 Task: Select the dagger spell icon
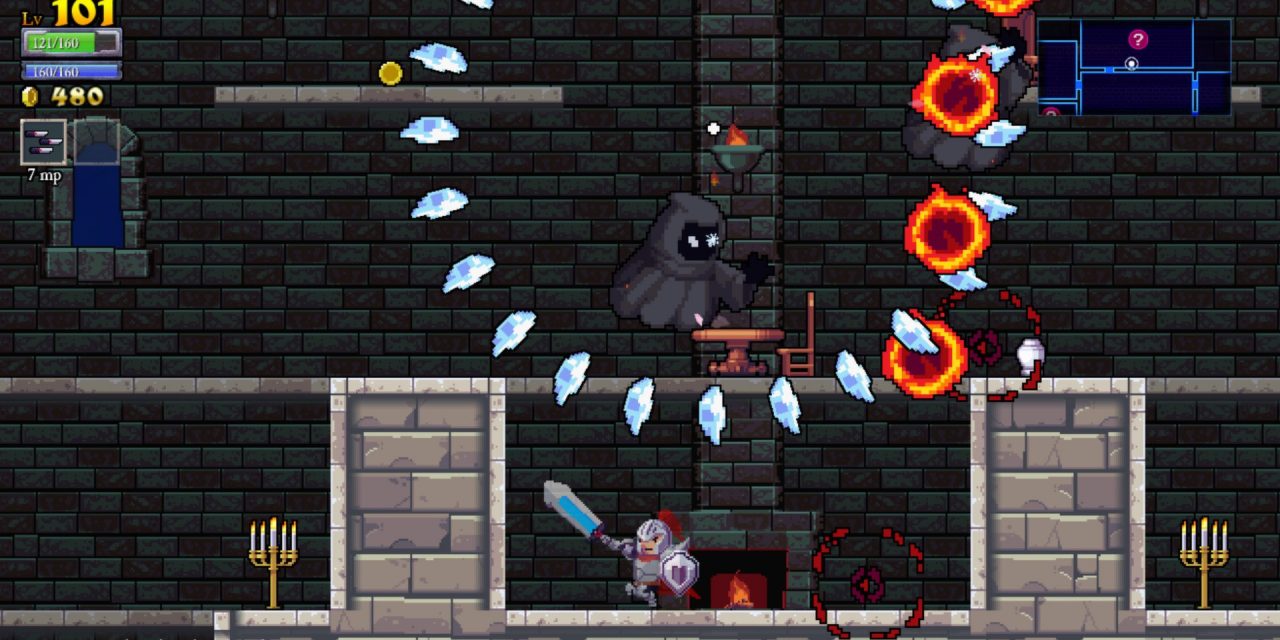(44, 143)
